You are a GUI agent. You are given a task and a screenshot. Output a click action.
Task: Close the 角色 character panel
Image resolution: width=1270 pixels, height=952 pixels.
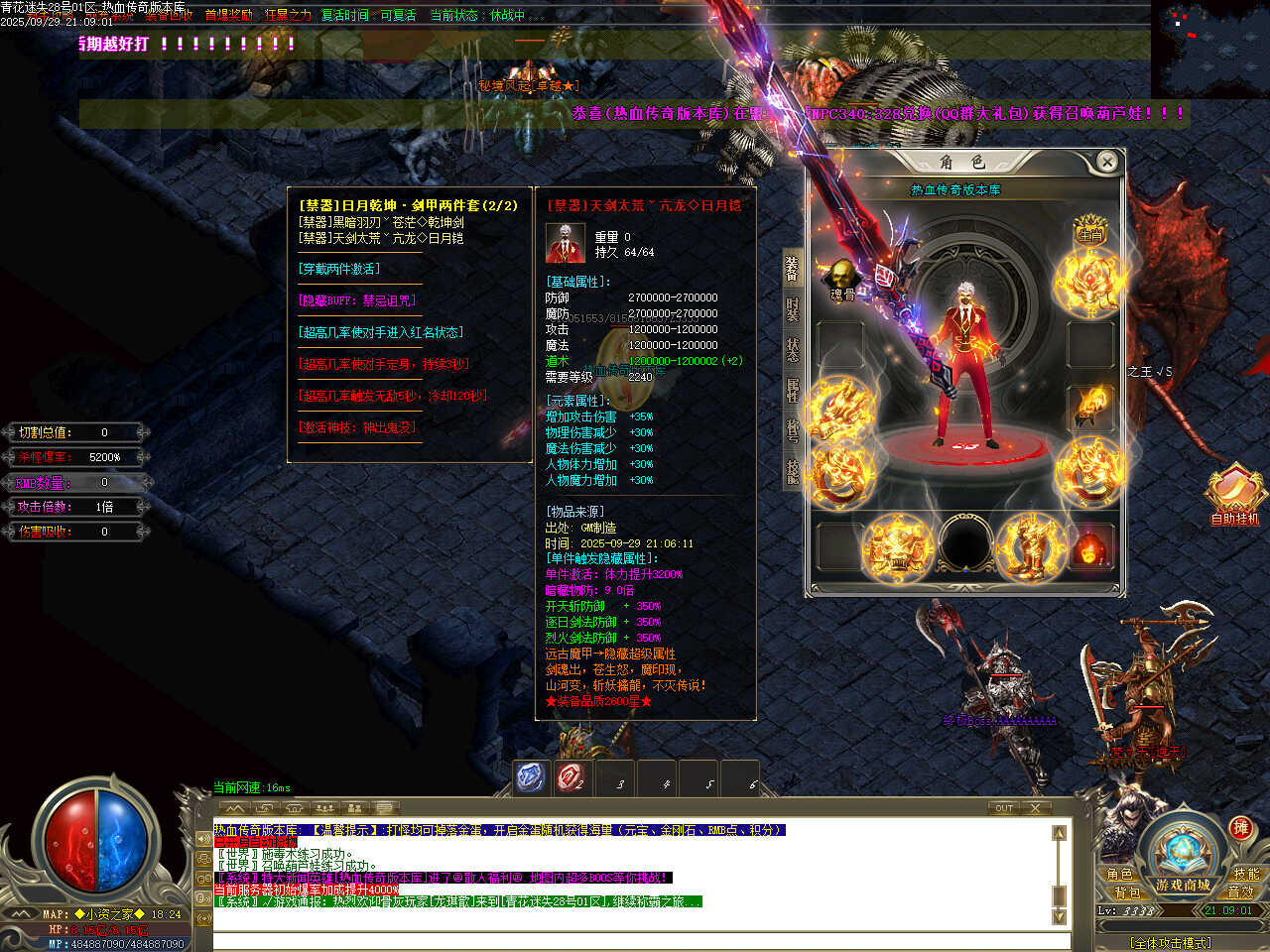point(1107,162)
